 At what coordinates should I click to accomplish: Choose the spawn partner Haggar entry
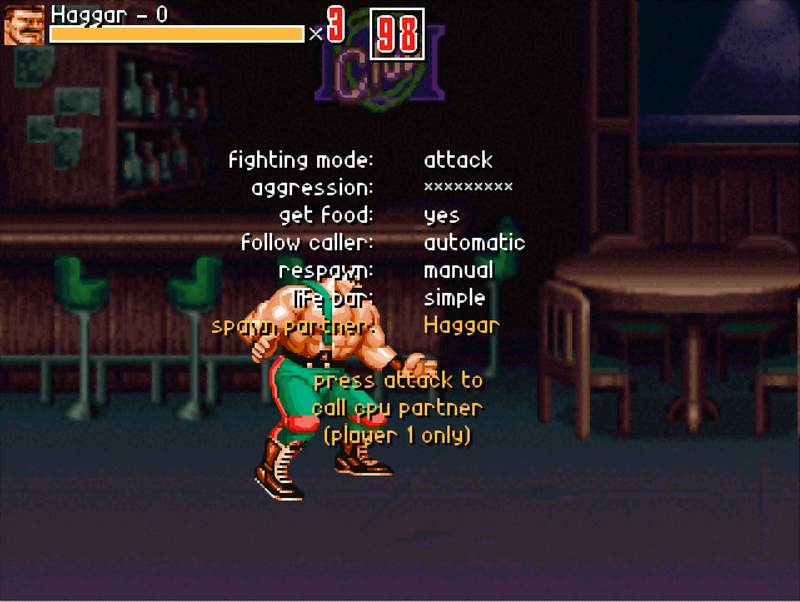point(461,325)
